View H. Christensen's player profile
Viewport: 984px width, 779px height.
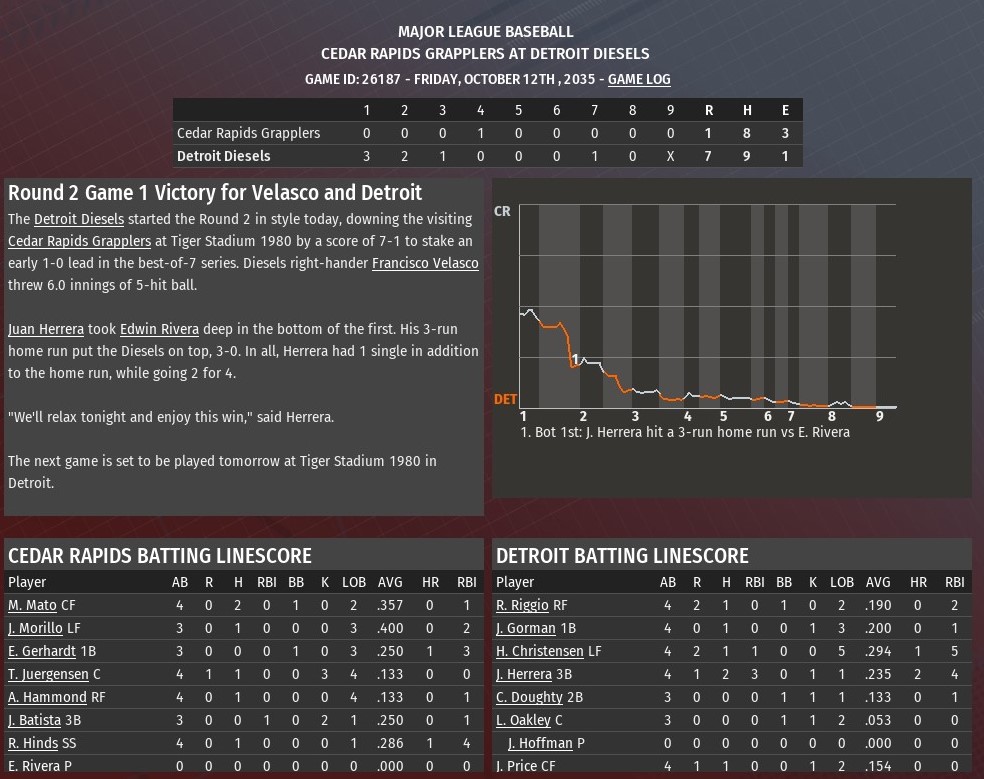click(x=540, y=651)
